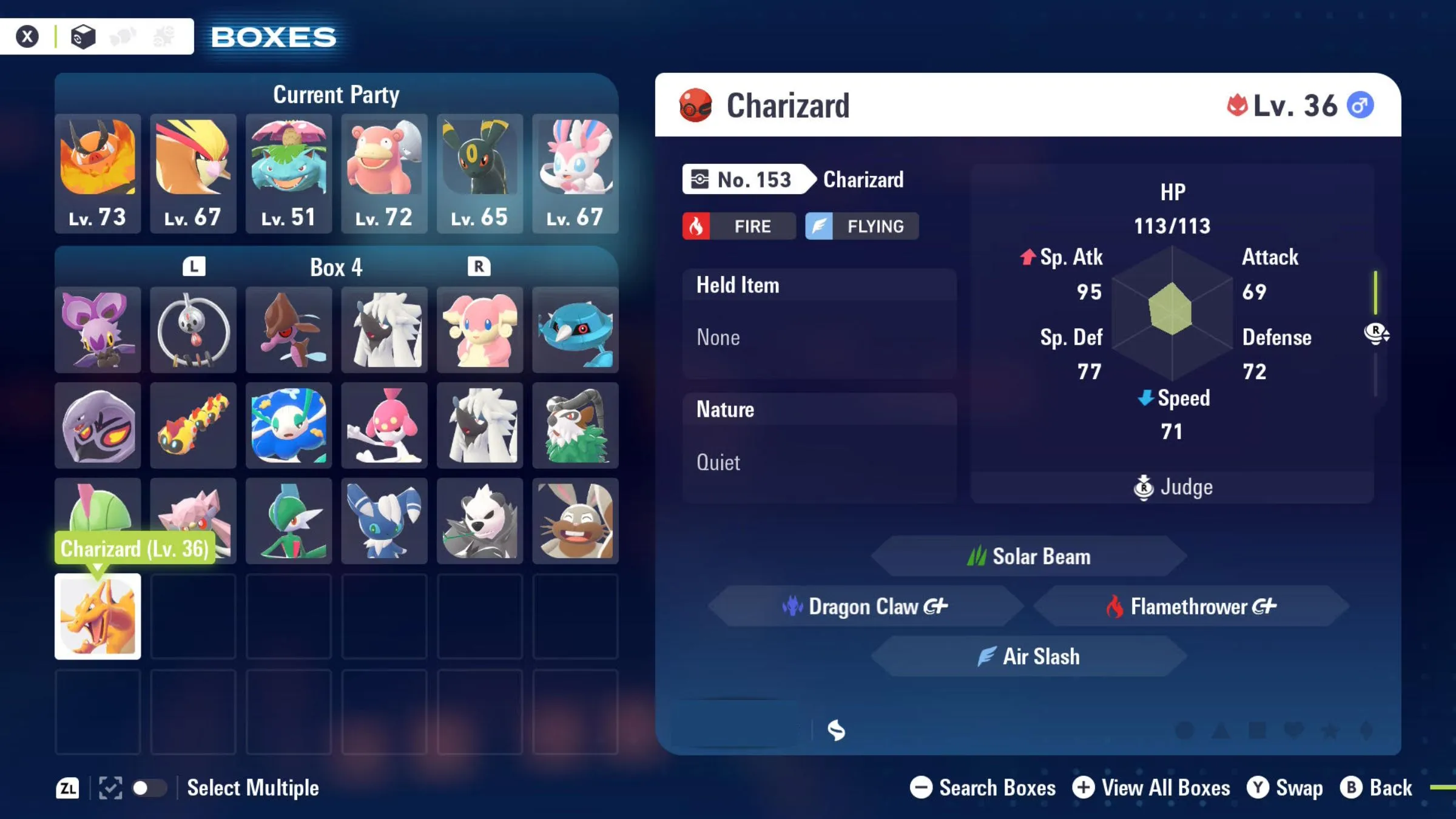Choose the Arbok box slot
This screenshot has width=1456, height=819.
click(x=98, y=425)
